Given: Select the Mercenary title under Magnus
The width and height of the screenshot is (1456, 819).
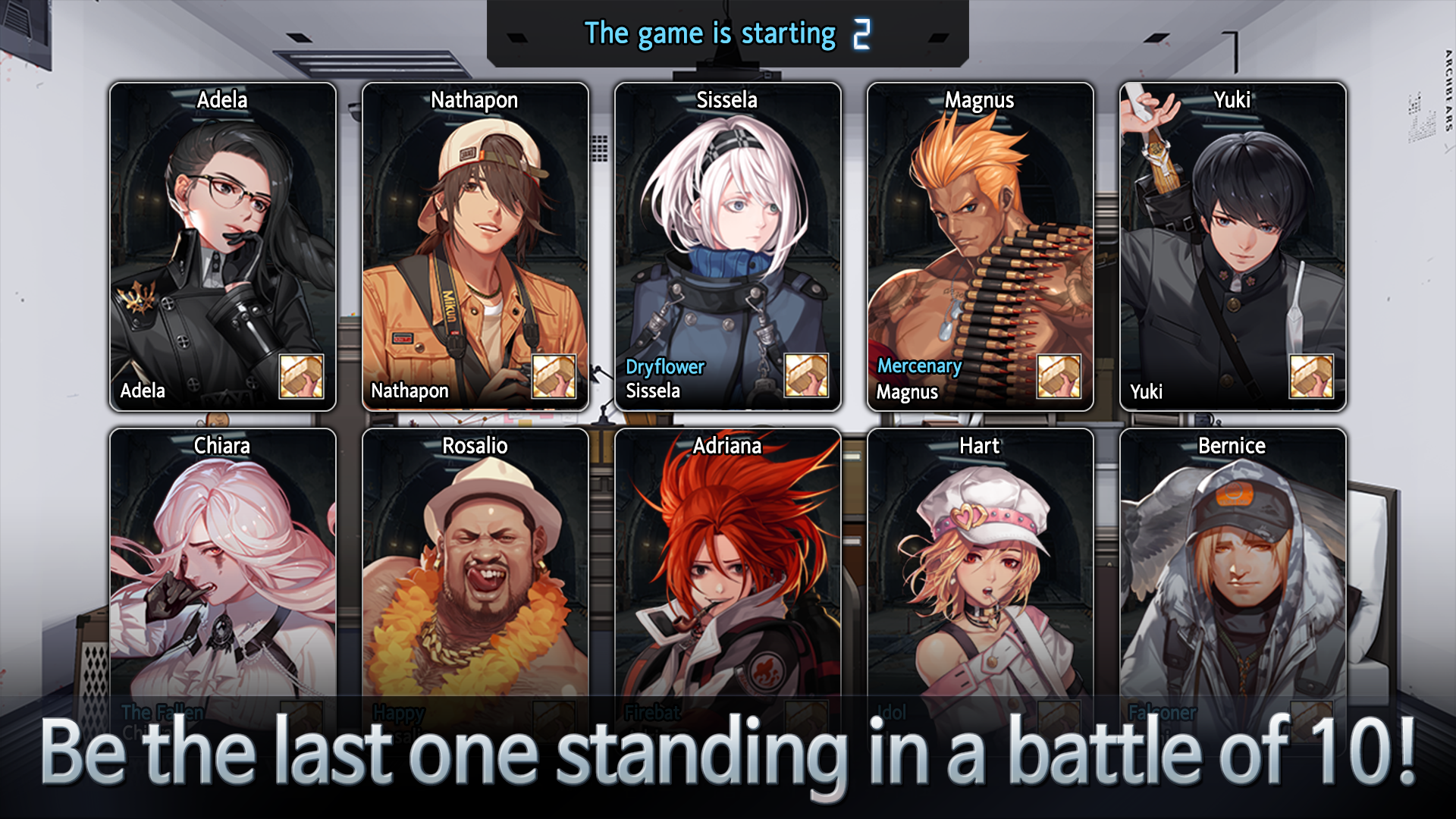Looking at the screenshot, I should 919,366.
